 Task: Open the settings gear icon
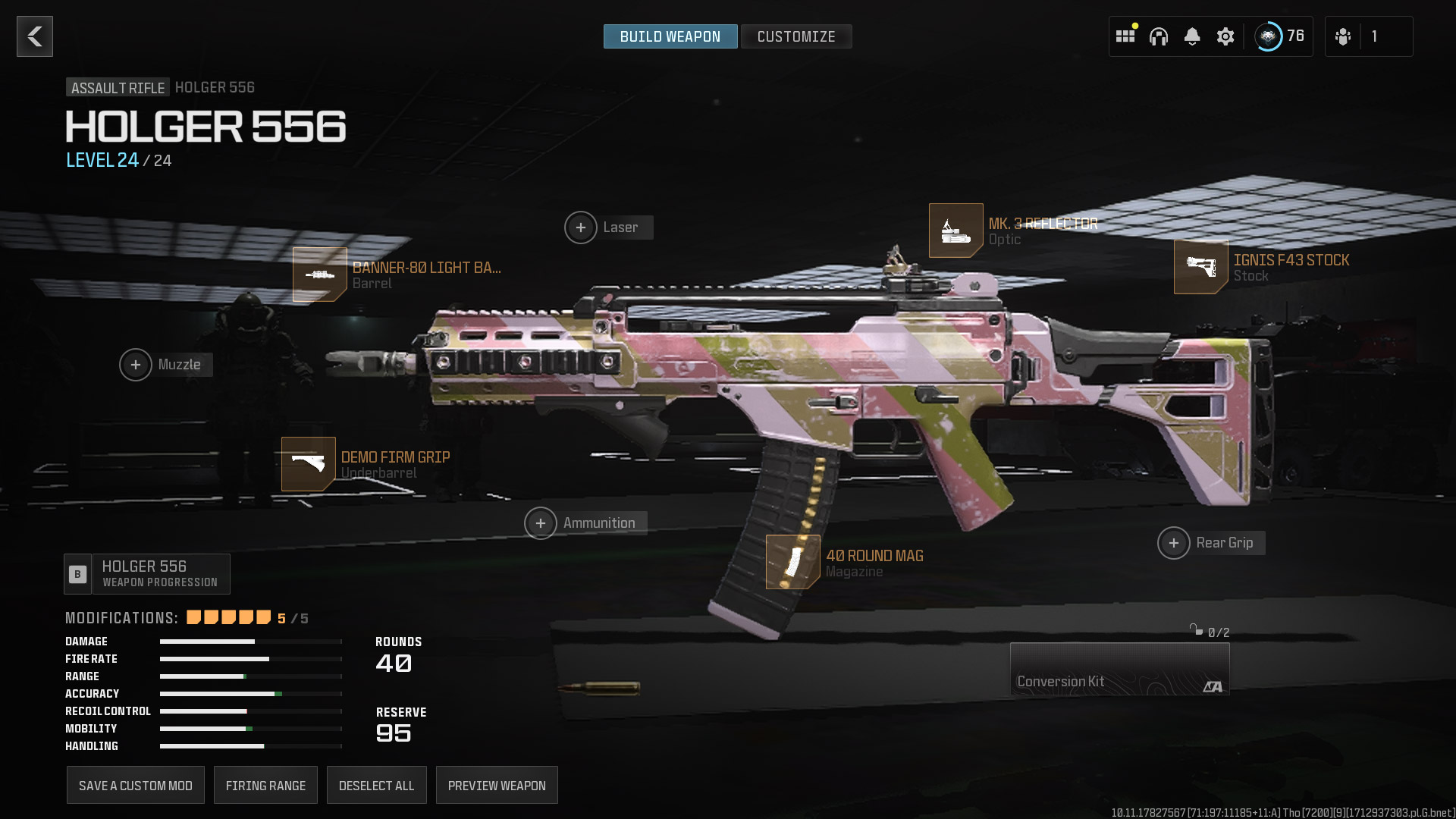pyautogui.click(x=1225, y=36)
